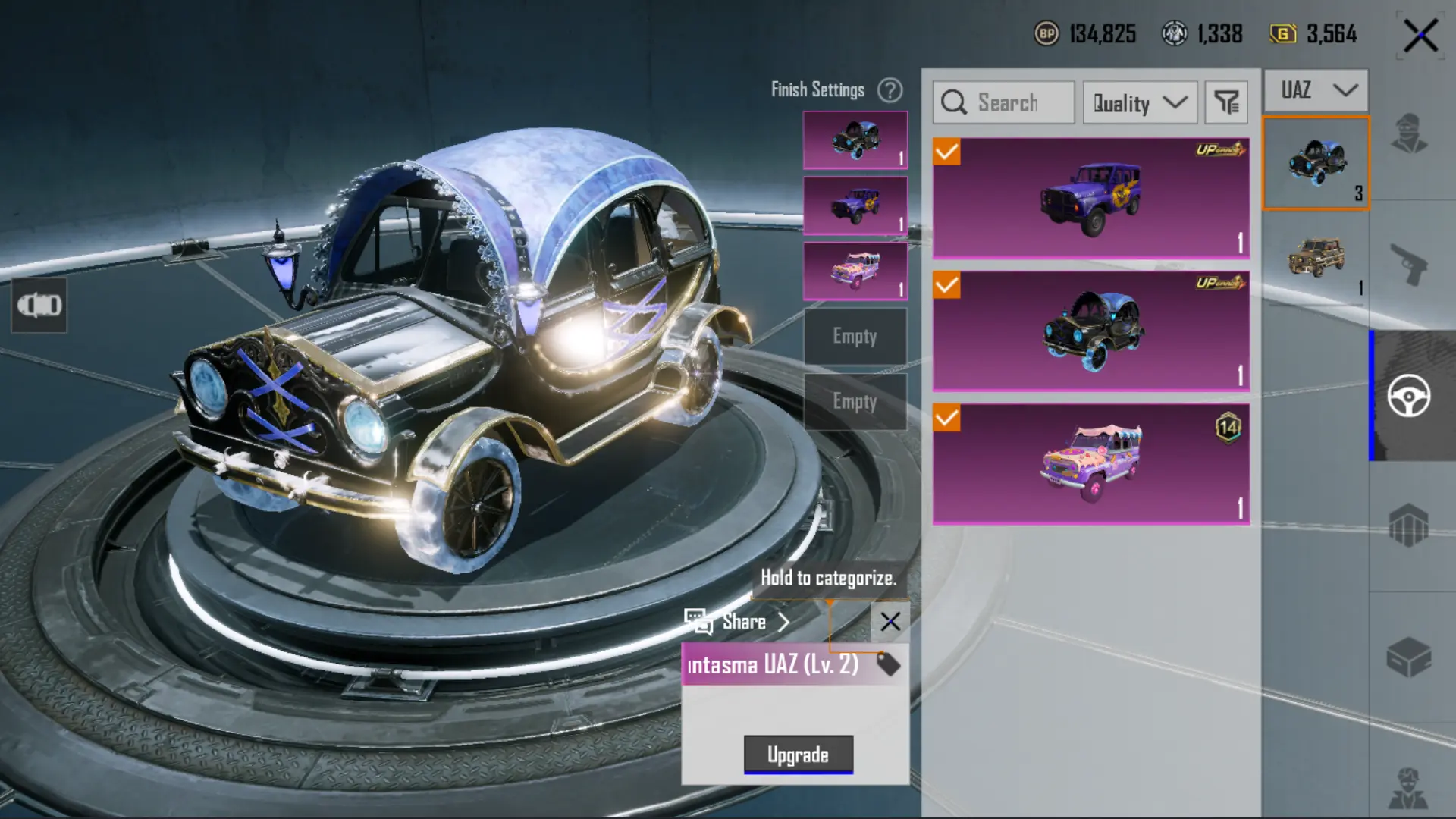The image size is (1456, 819).
Task: Pick the first finish slot with carriage UAZ
Action: click(x=855, y=140)
